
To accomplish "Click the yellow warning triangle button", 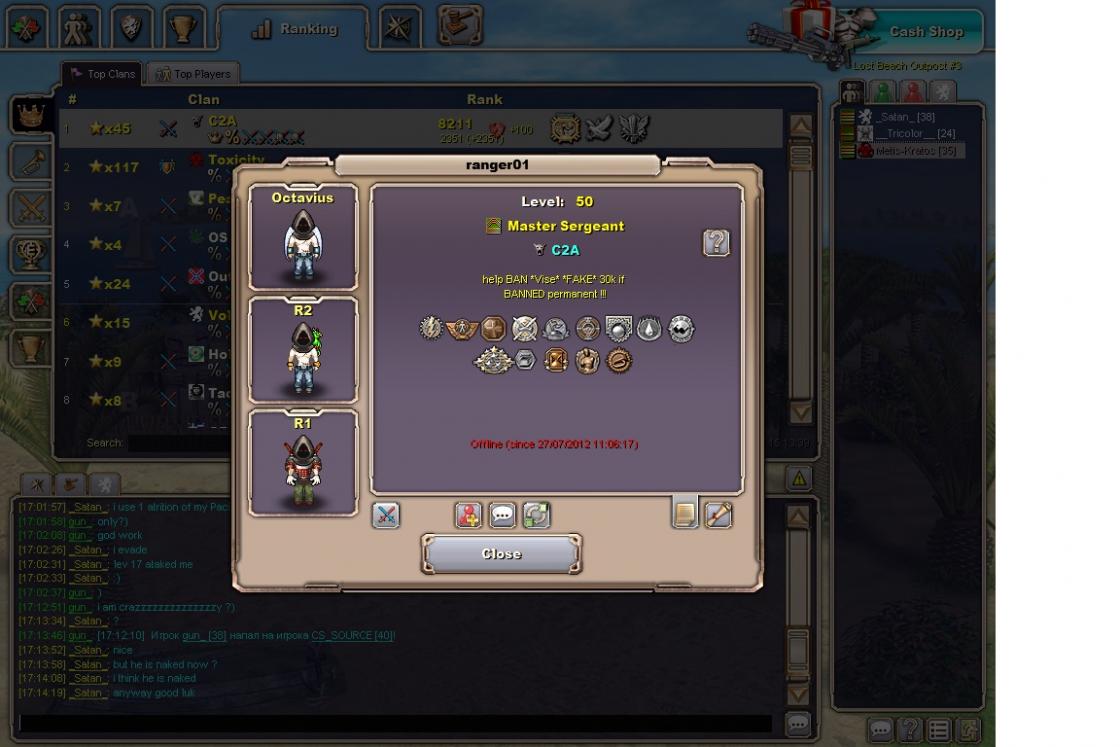I will click(799, 479).
